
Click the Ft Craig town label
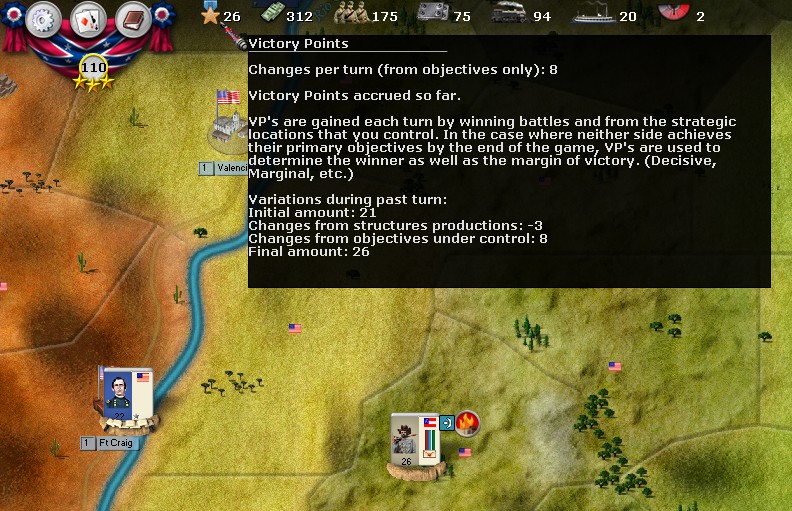tap(115, 443)
